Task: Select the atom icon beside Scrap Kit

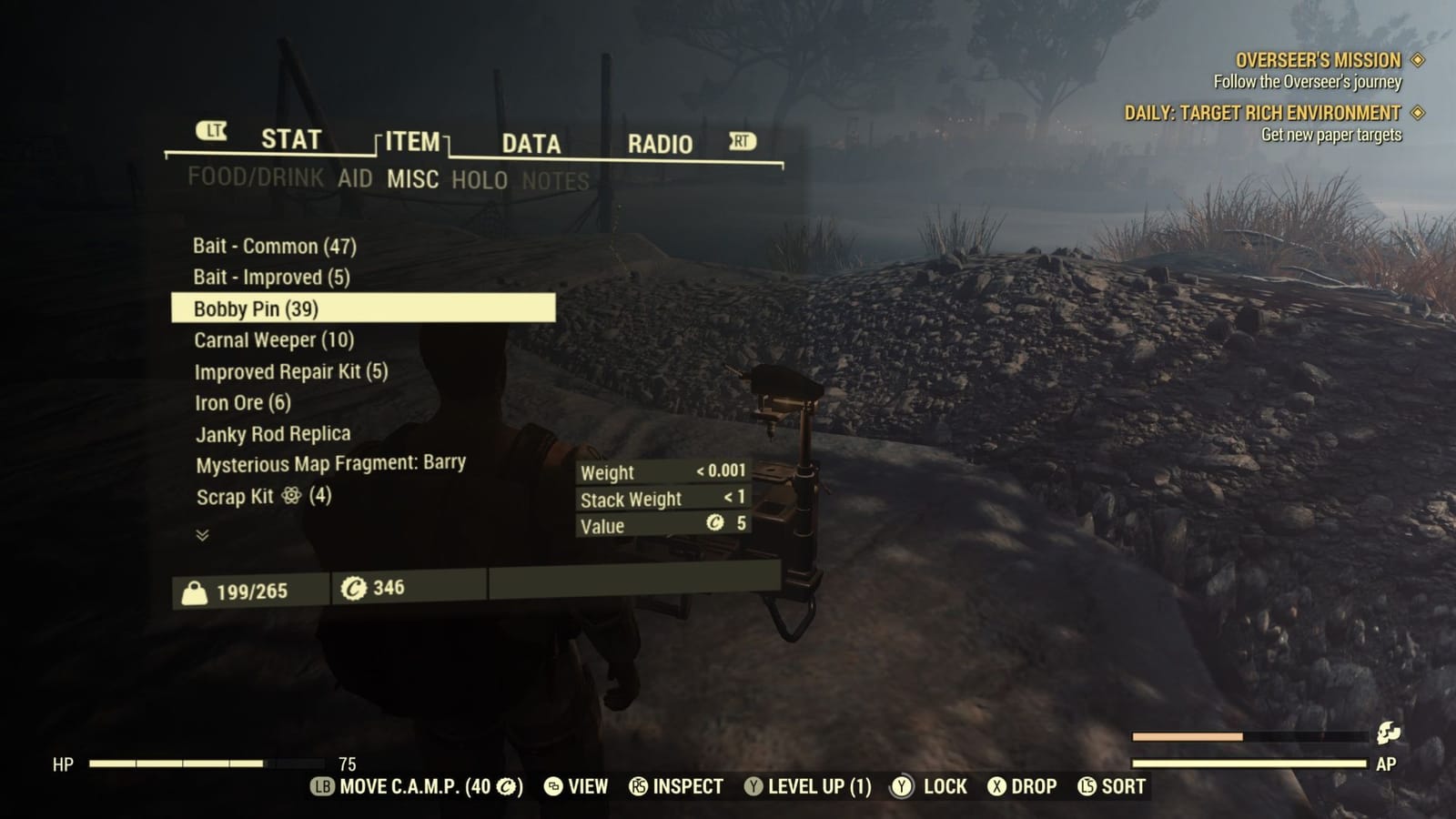Action: pos(289,494)
